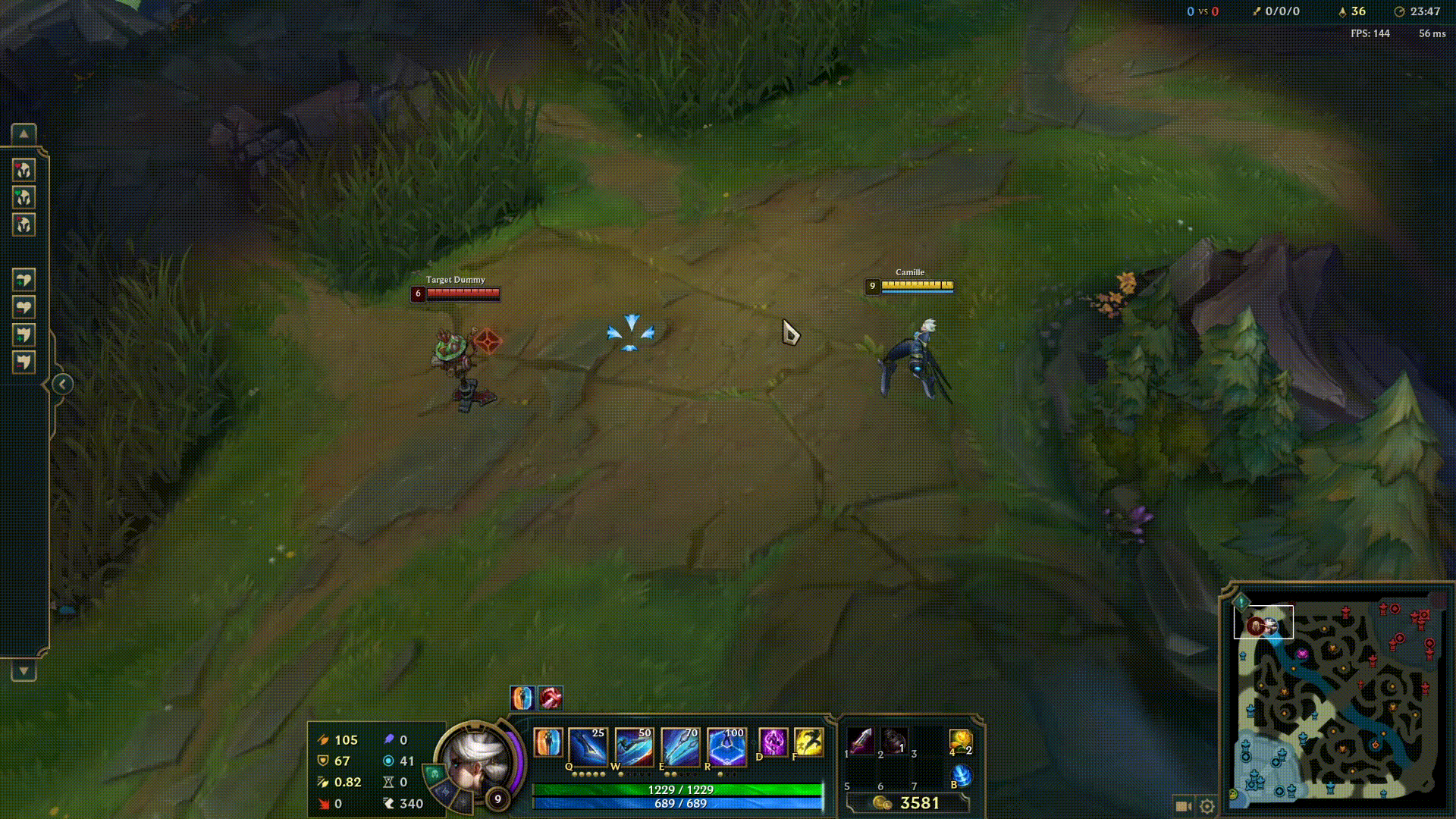The height and width of the screenshot is (819, 1456).
Task: Open the minimap settings gear
Action: point(1207,806)
